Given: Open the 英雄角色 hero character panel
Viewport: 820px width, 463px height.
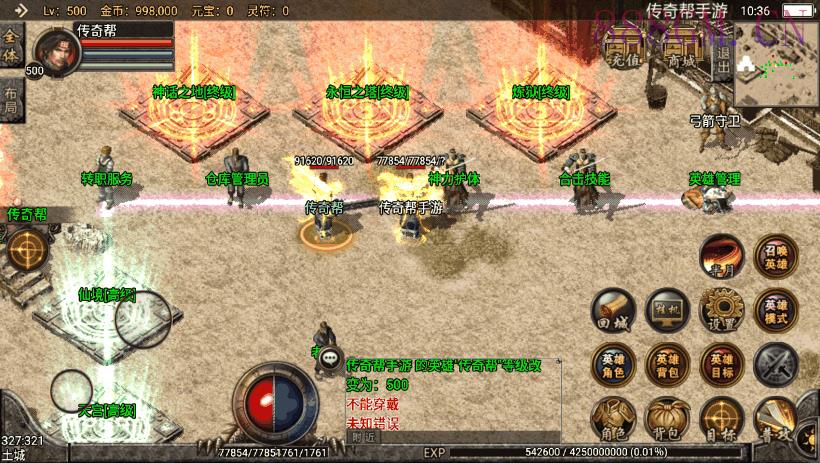Looking at the screenshot, I should 612,365.
